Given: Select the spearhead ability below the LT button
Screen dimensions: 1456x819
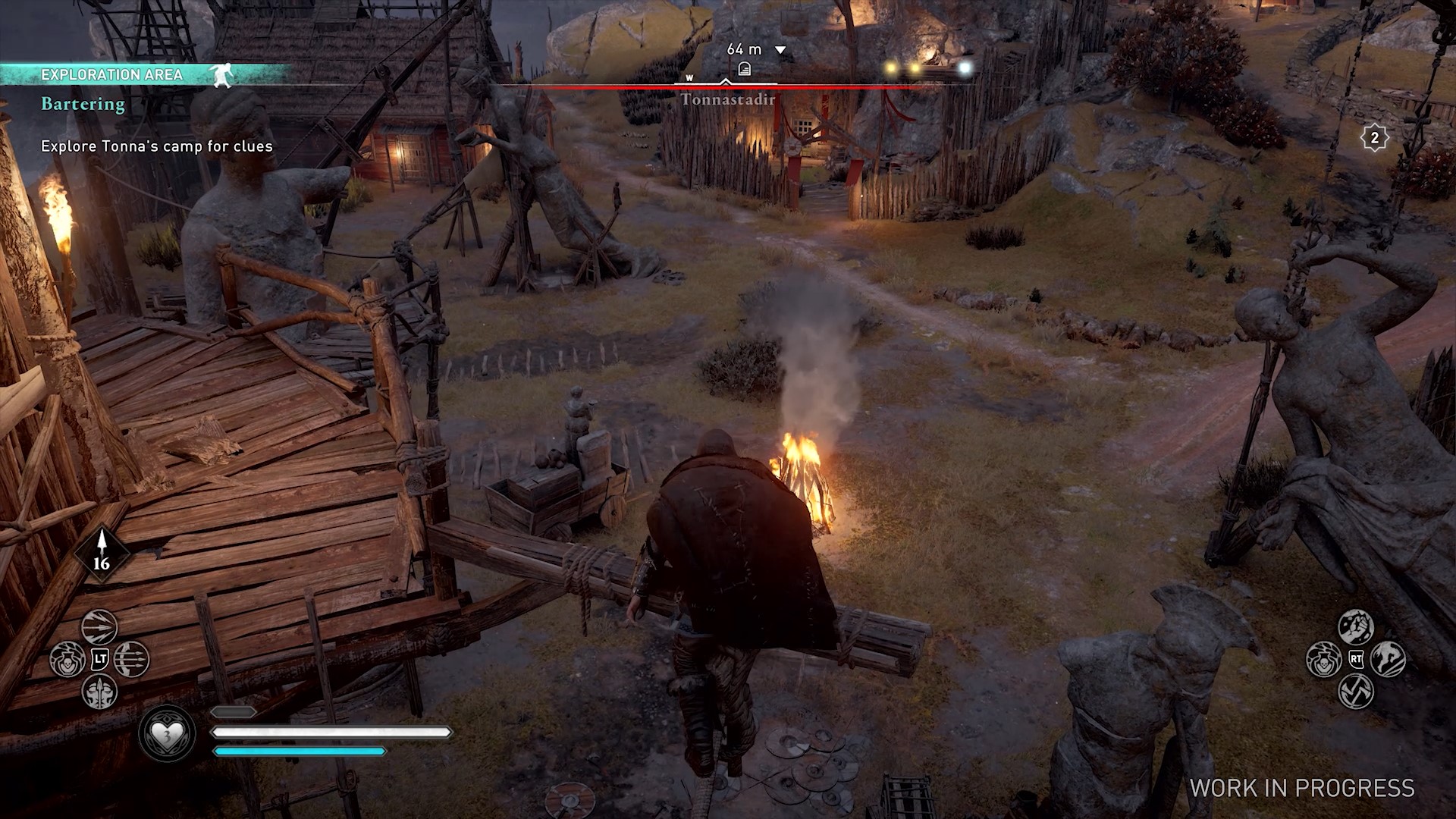Looking at the screenshot, I should coord(99,692).
